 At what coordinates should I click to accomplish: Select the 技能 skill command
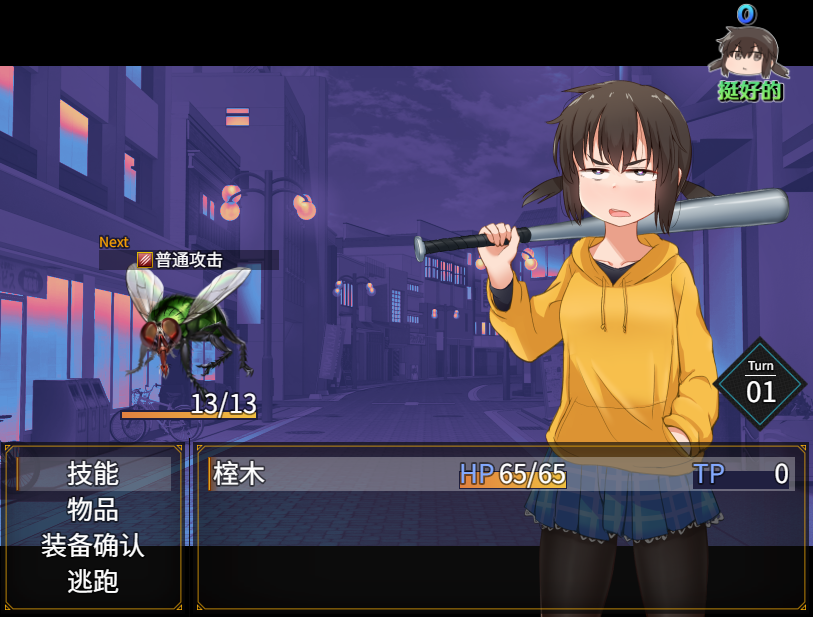pyautogui.click(x=93, y=474)
